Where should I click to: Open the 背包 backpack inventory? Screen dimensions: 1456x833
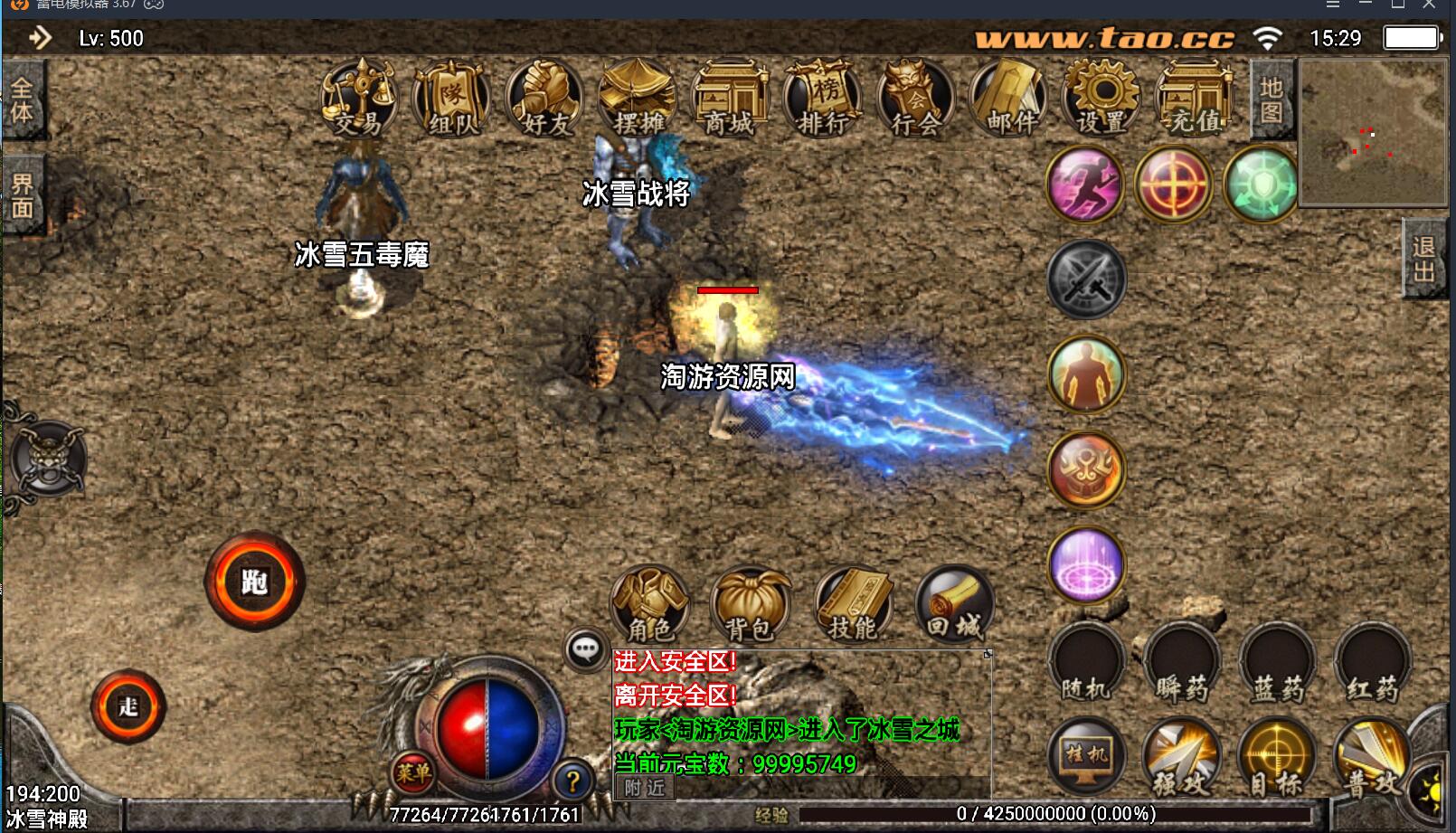click(x=750, y=604)
